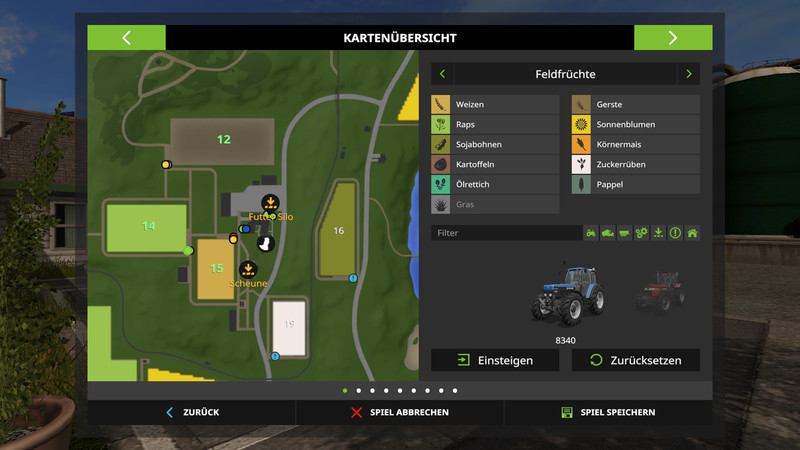Show Sonnenblumen on the map

click(635, 124)
